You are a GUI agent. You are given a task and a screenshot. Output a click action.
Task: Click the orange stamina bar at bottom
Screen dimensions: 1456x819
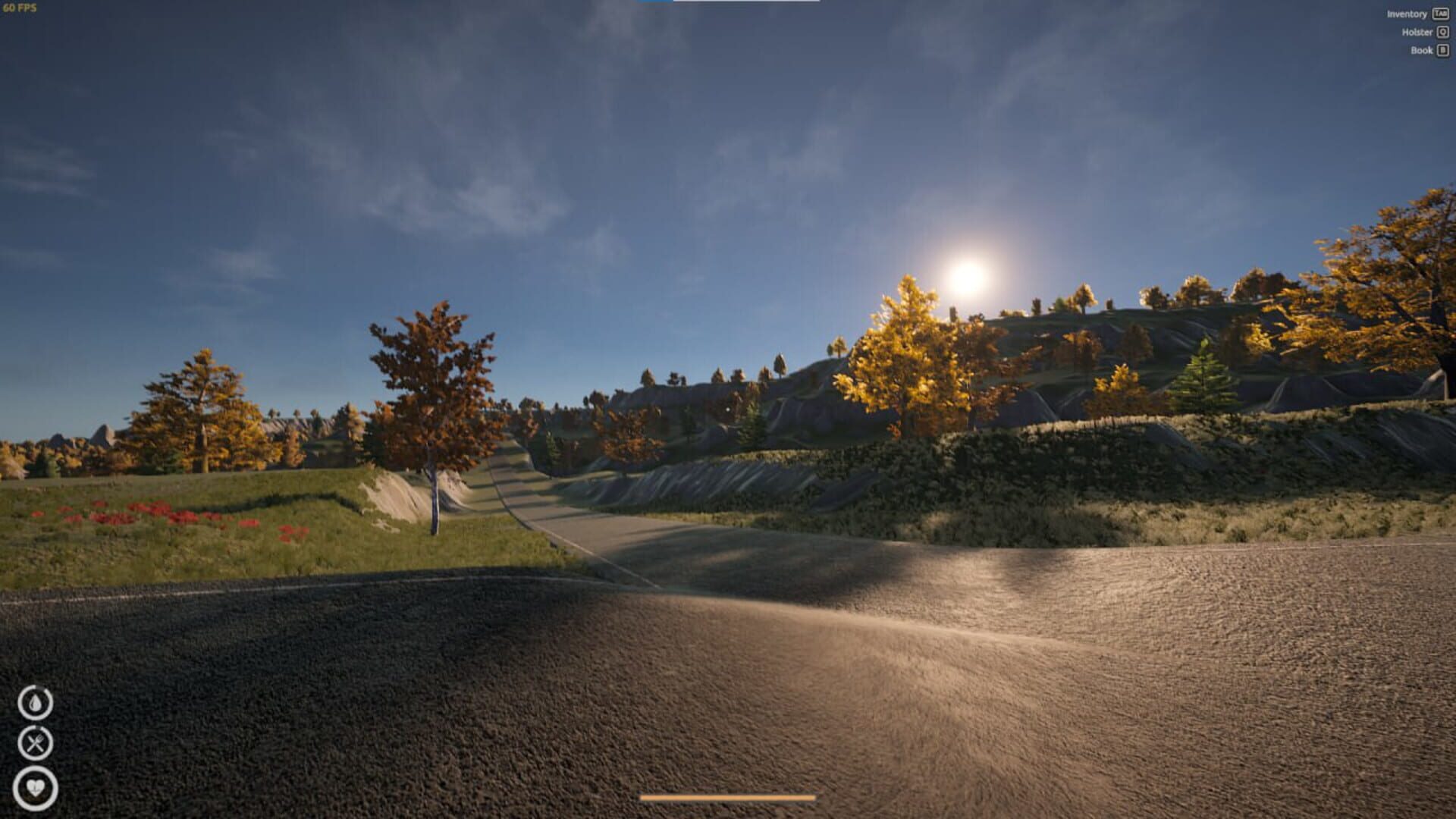click(728, 798)
